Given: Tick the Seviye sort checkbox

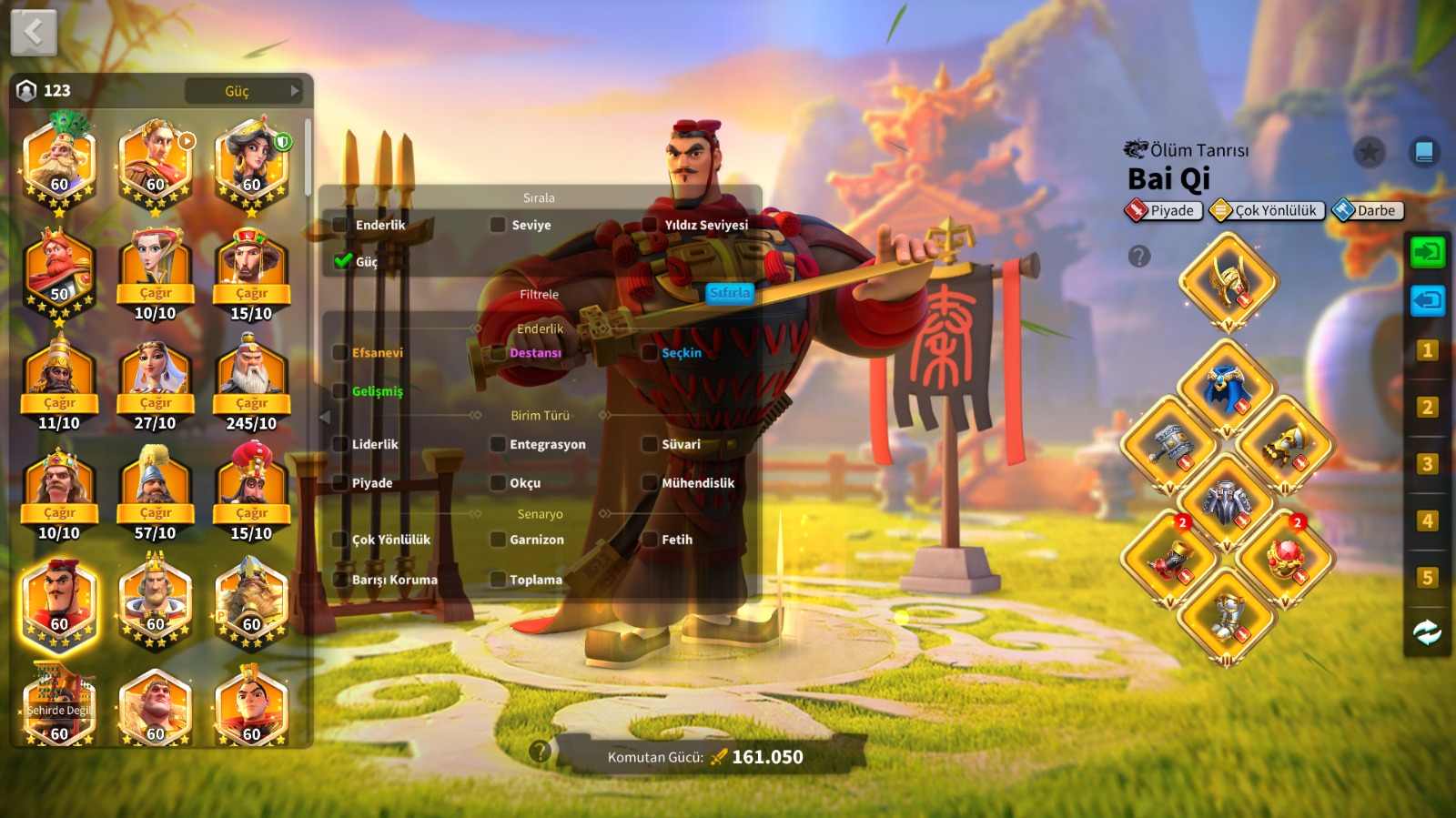Looking at the screenshot, I should pos(498,225).
